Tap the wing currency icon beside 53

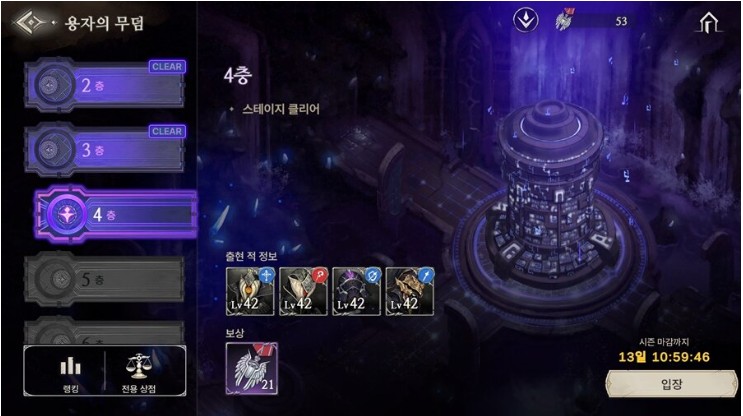[x=563, y=20]
